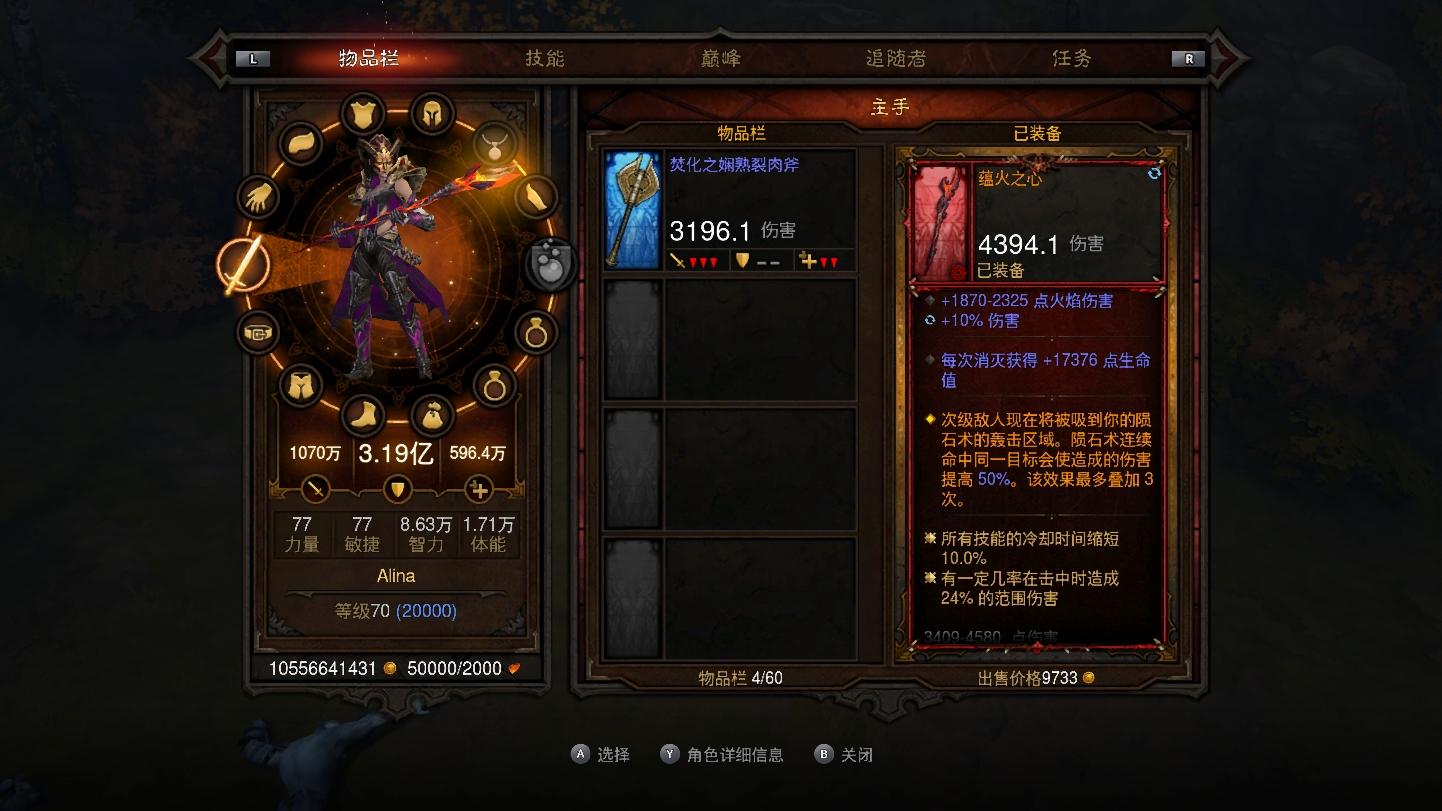Select the shoulders equipment slot

coord(301,145)
